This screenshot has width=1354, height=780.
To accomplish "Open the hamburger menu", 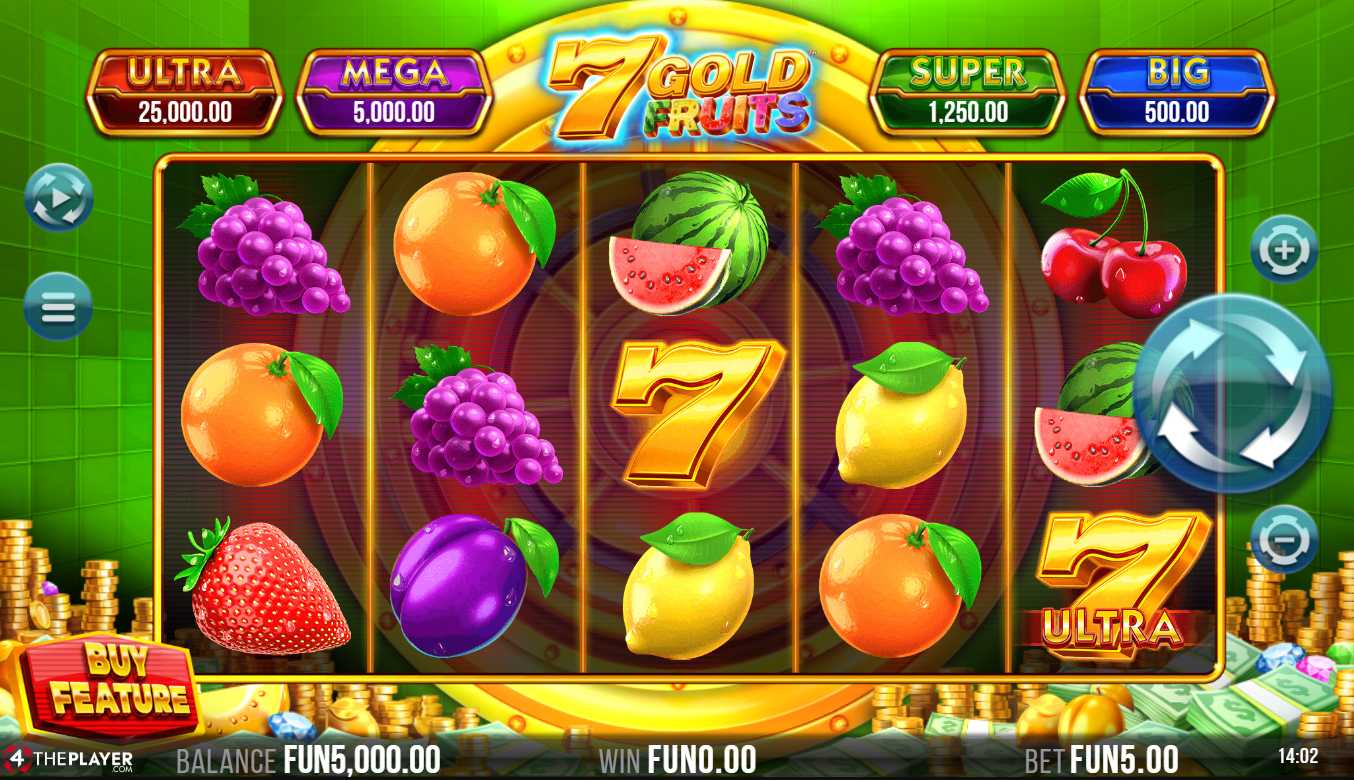I will (58, 306).
